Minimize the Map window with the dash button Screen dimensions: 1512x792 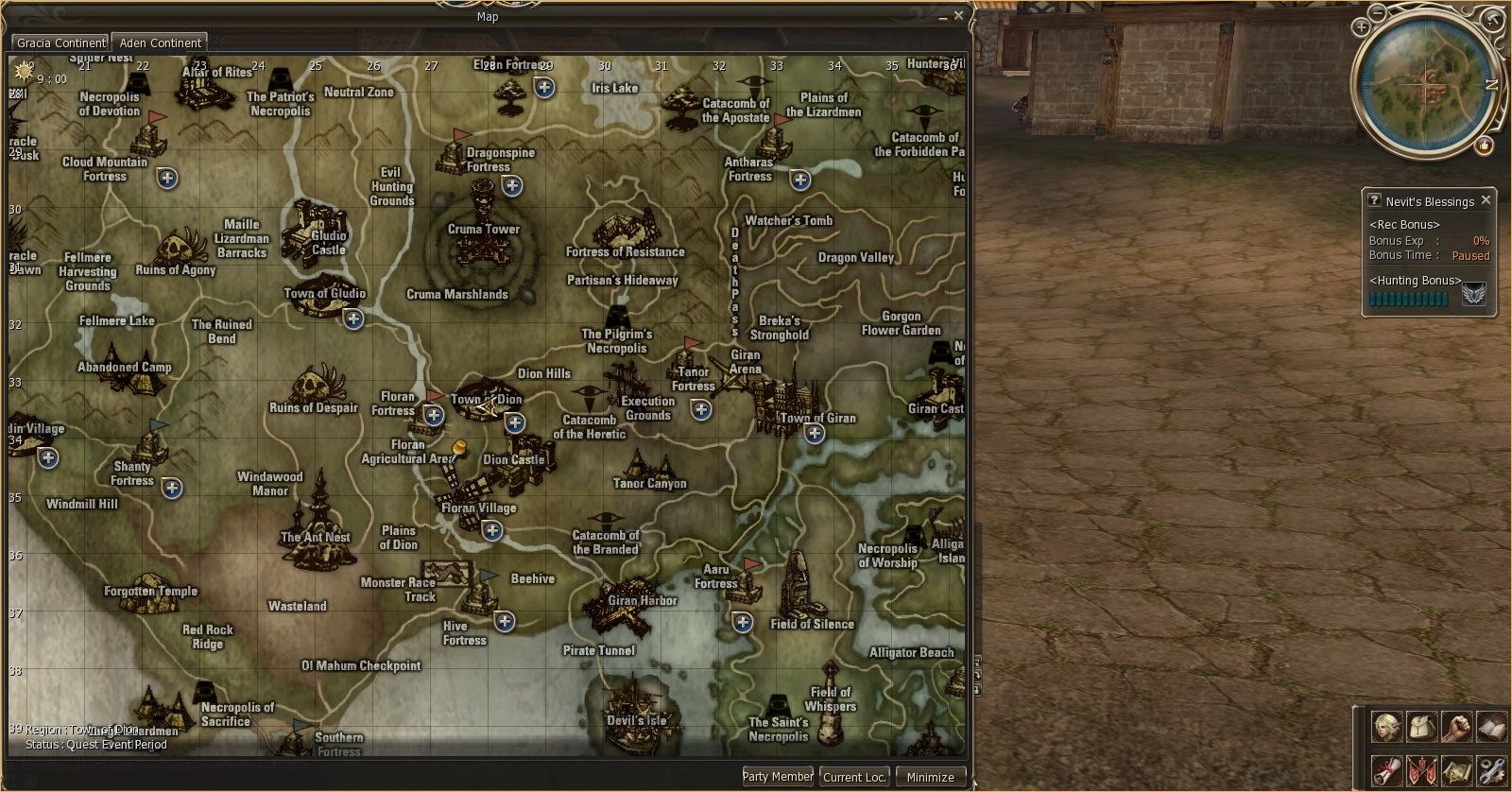point(943,17)
